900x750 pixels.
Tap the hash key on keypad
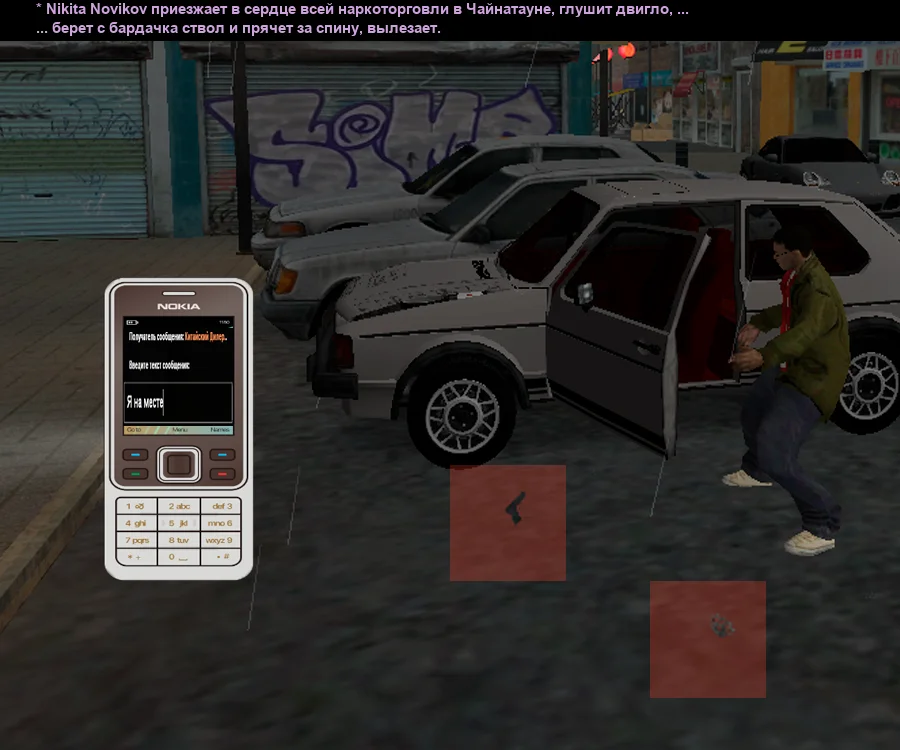pyautogui.click(x=221, y=557)
